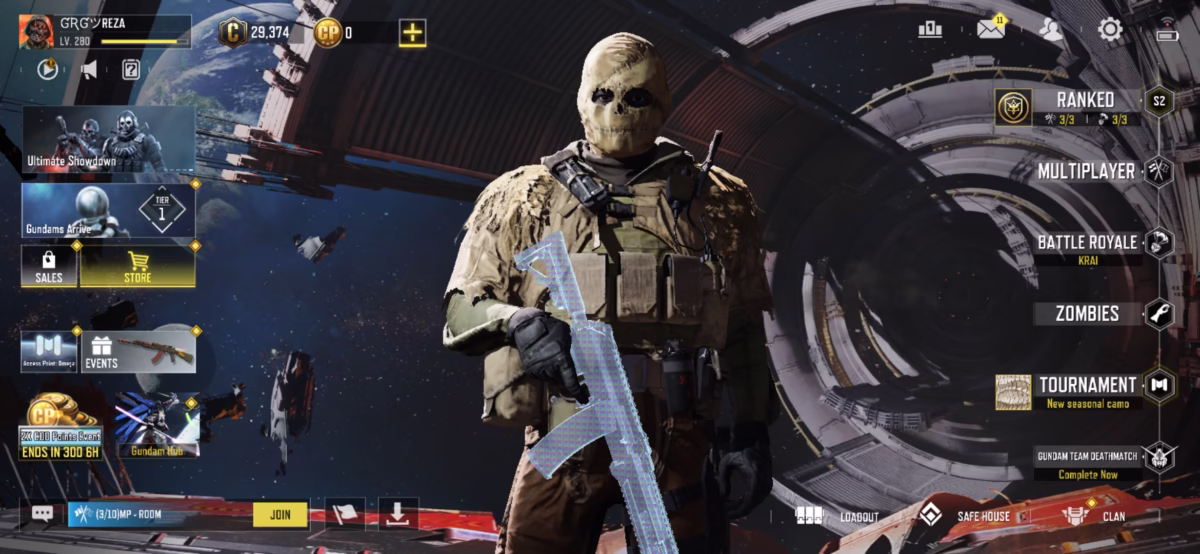Go to the Safe House
The image size is (1200, 554).
[964, 516]
